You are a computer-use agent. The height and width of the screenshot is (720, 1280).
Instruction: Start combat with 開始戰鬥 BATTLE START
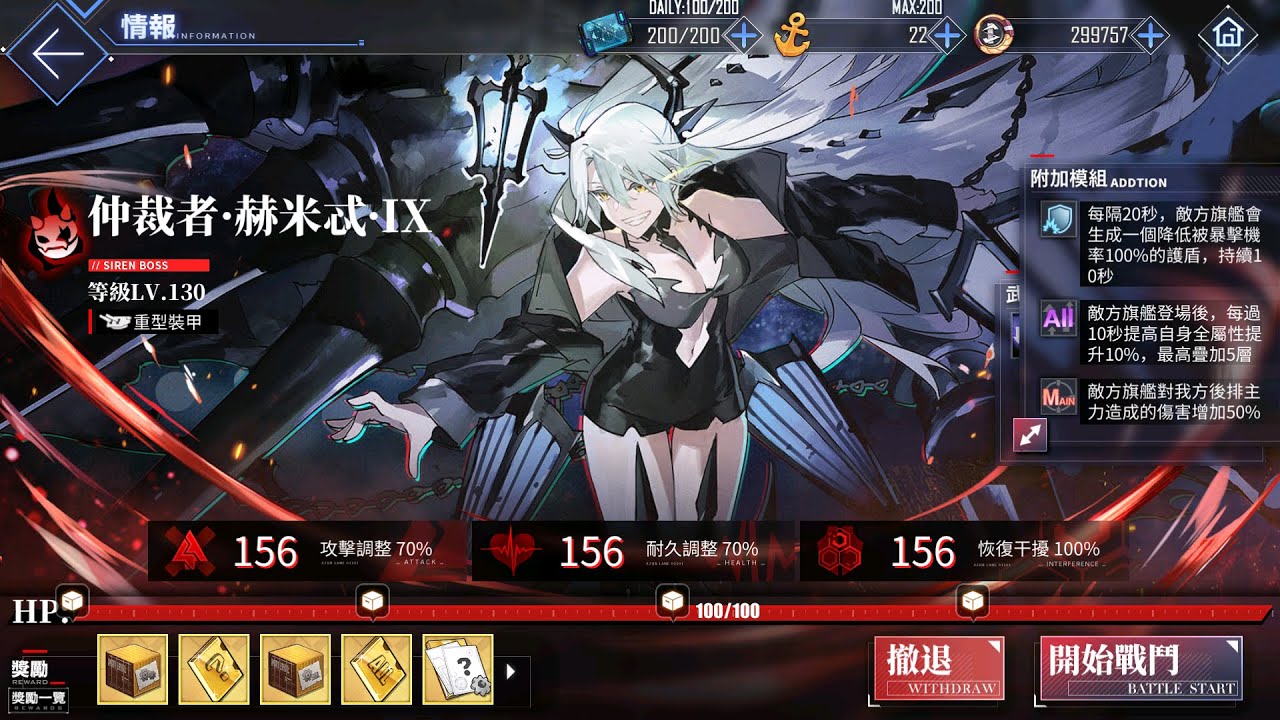coord(1140,668)
